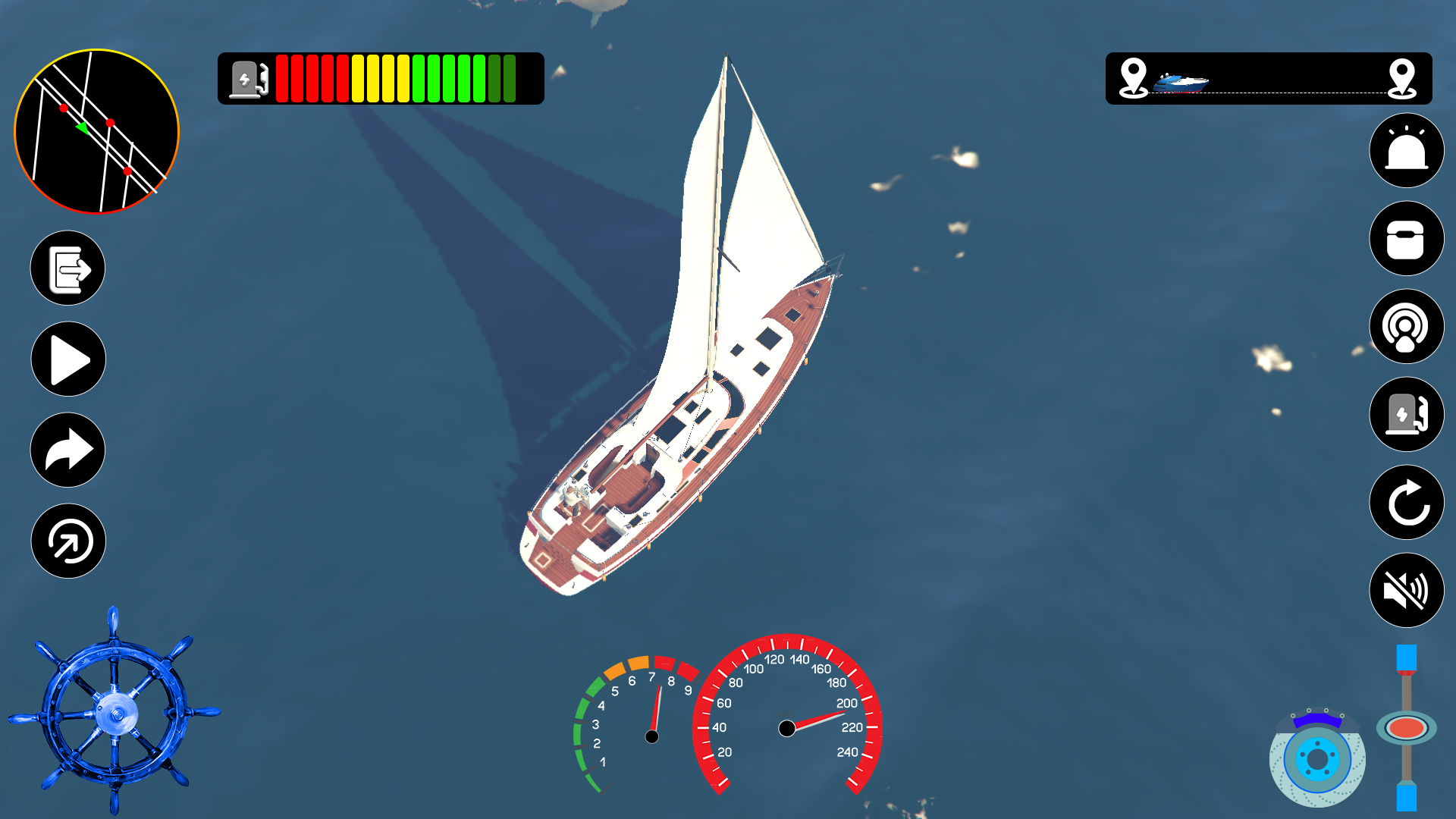Select the speedometer dial

789,728
